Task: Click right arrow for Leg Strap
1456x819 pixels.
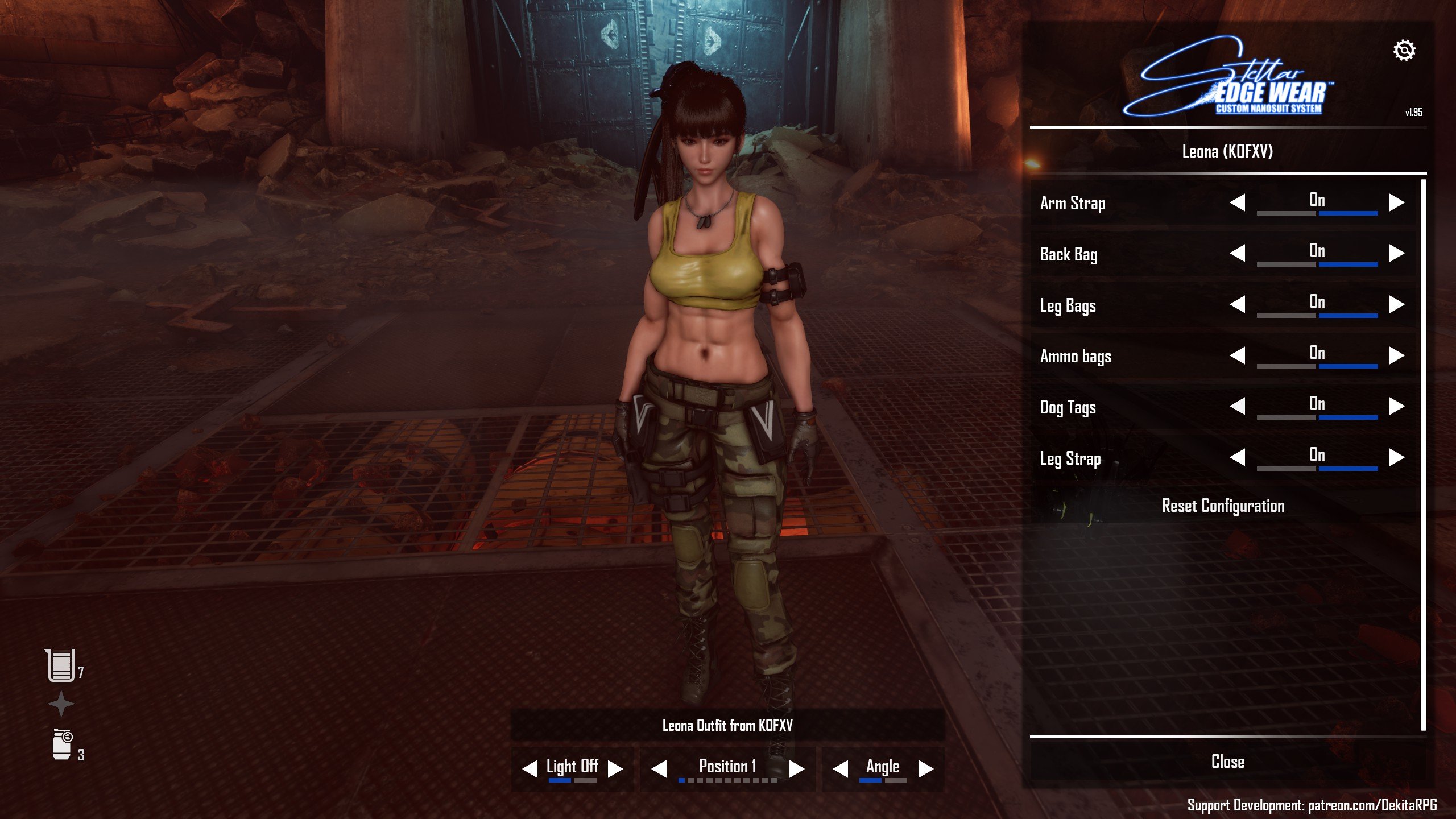Action: pos(1396,457)
